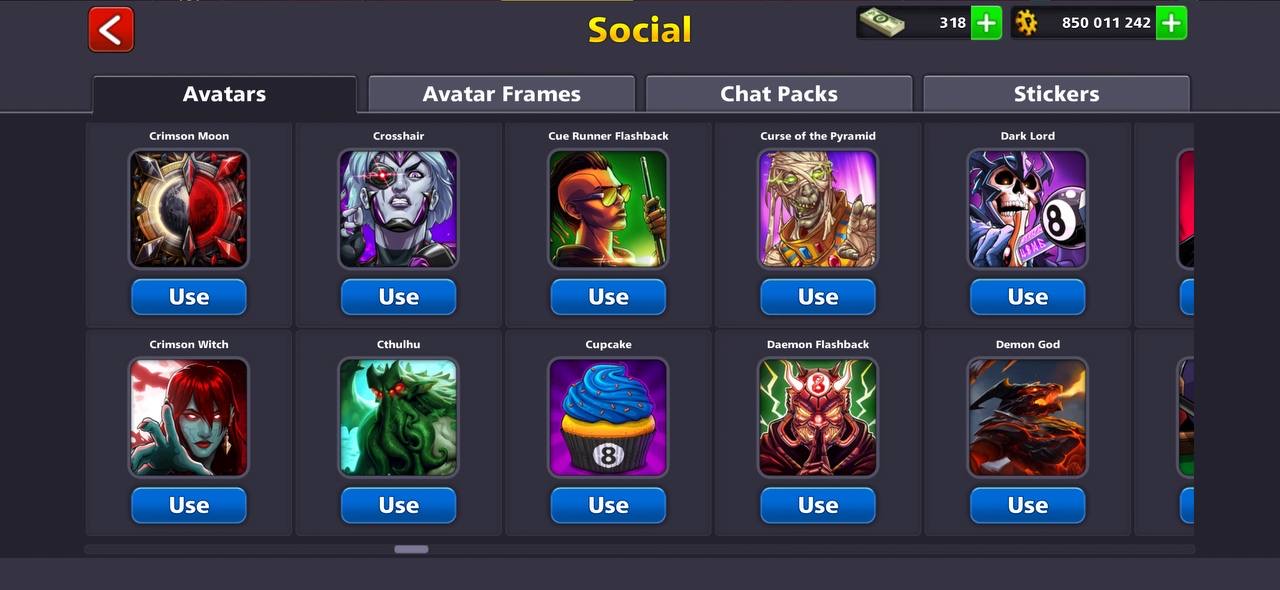Use the Crosshair avatar
The image size is (1280, 590).
click(398, 297)
